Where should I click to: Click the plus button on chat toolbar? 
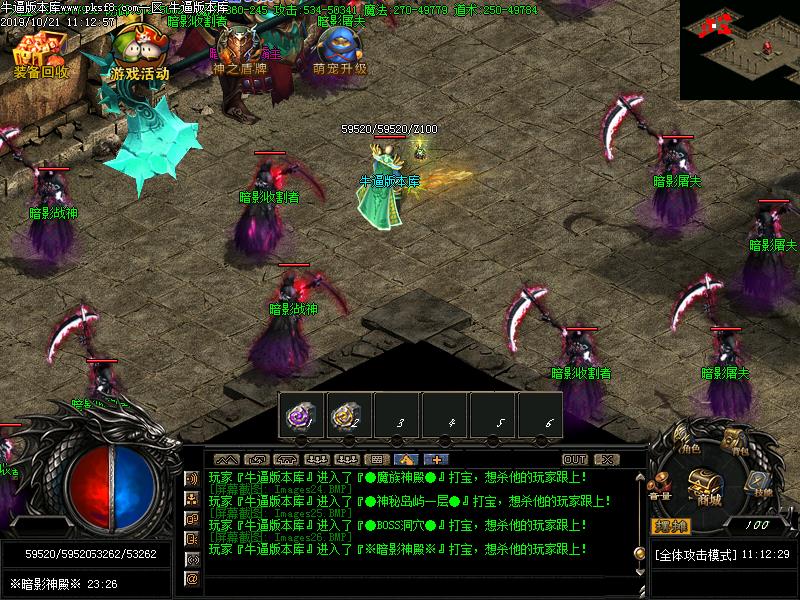435,460
